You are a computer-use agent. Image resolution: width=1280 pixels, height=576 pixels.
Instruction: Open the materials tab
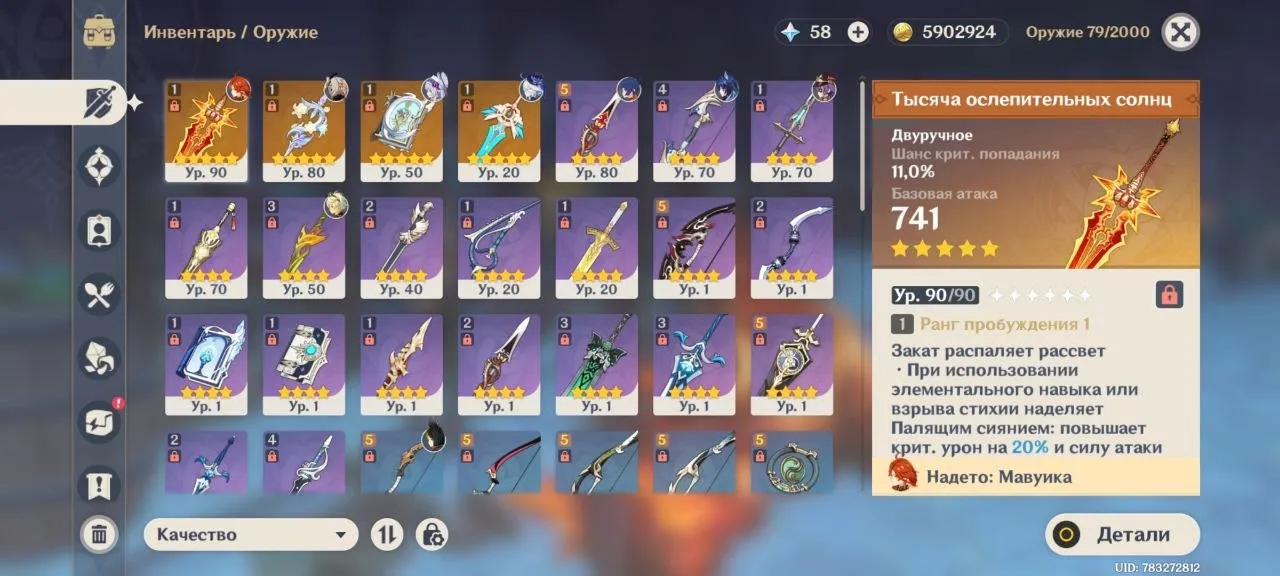(99, 358)
